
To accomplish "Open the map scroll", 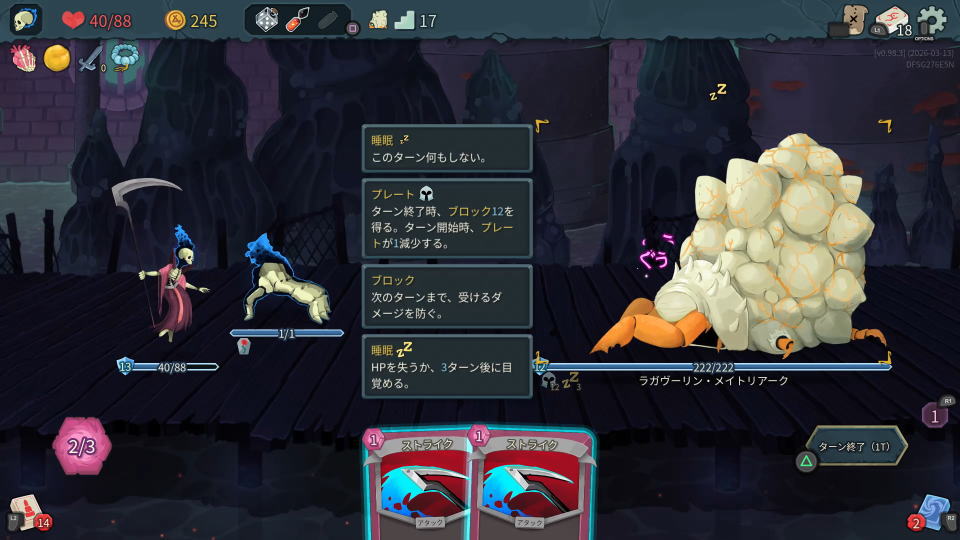I will (378, 20).
